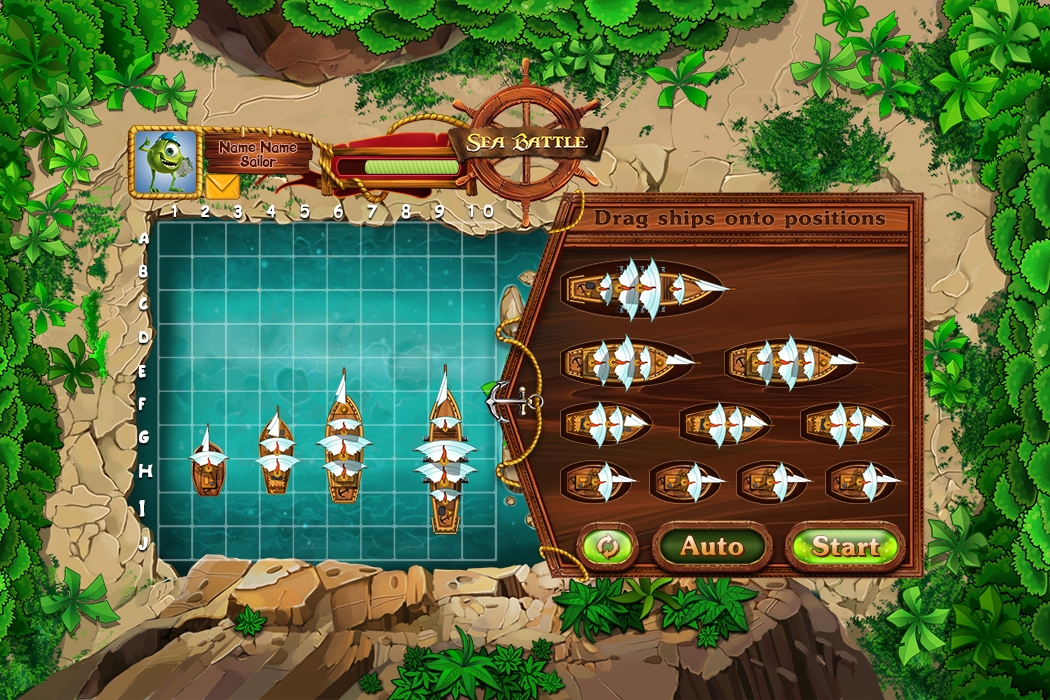Image resolution: width=1050 pixels, height=700 pixels.
Task: Select the smallest ship on the grid
Action: tap(208, 464)
